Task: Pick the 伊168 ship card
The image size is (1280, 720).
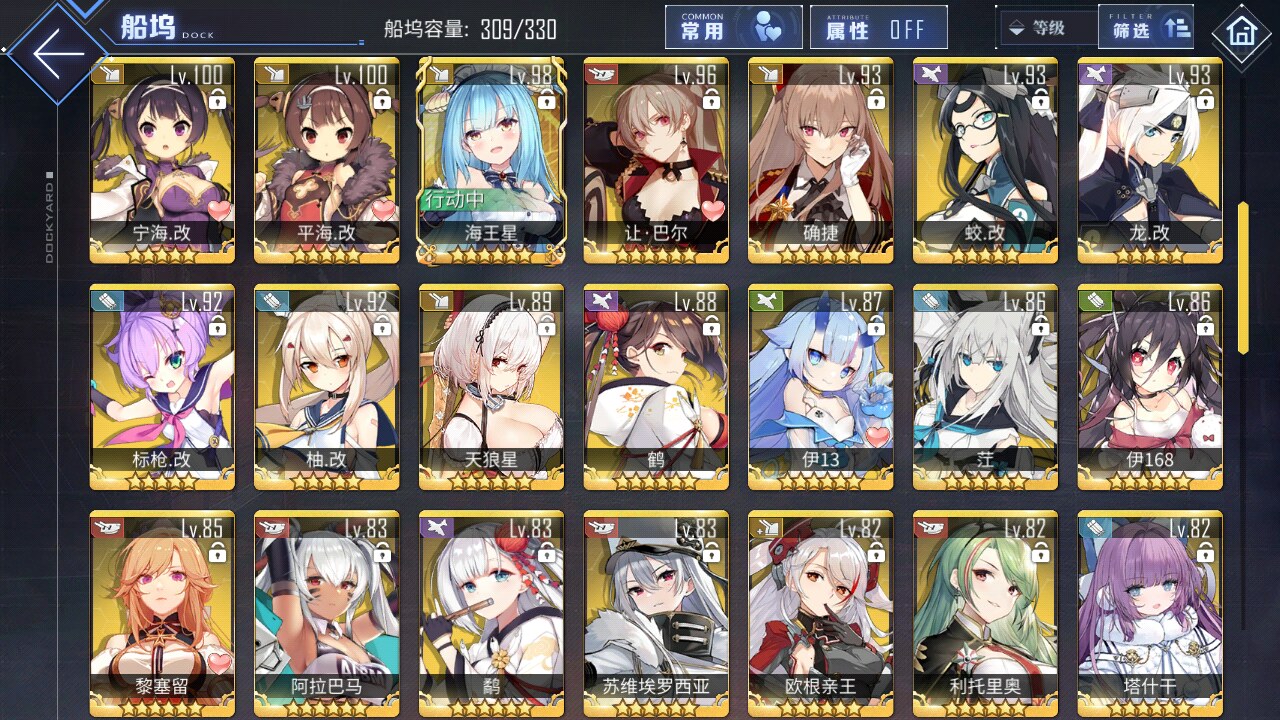Action: pos(1149,387)
